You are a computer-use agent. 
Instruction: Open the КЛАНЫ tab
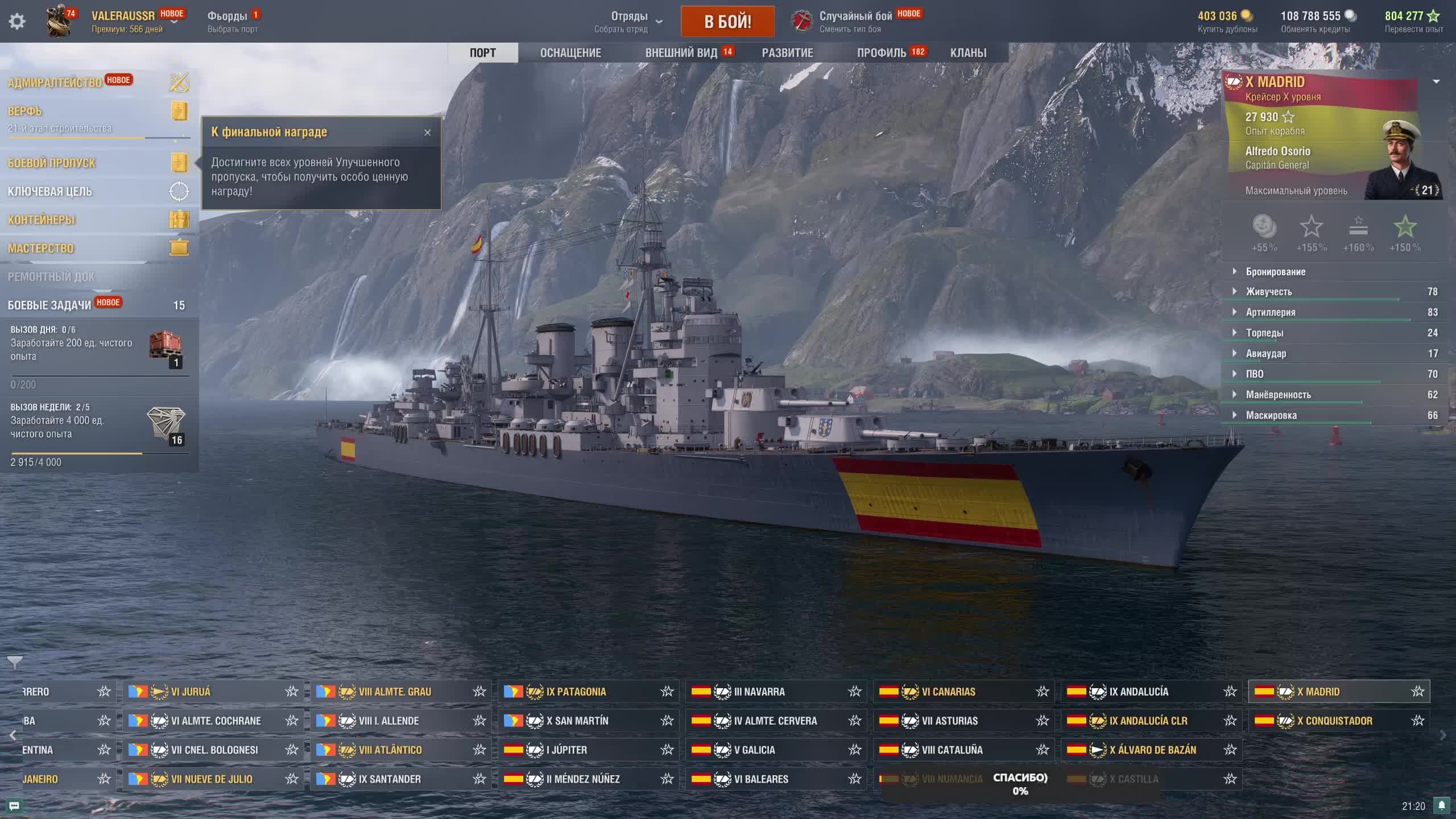click(x=968, y=53)
